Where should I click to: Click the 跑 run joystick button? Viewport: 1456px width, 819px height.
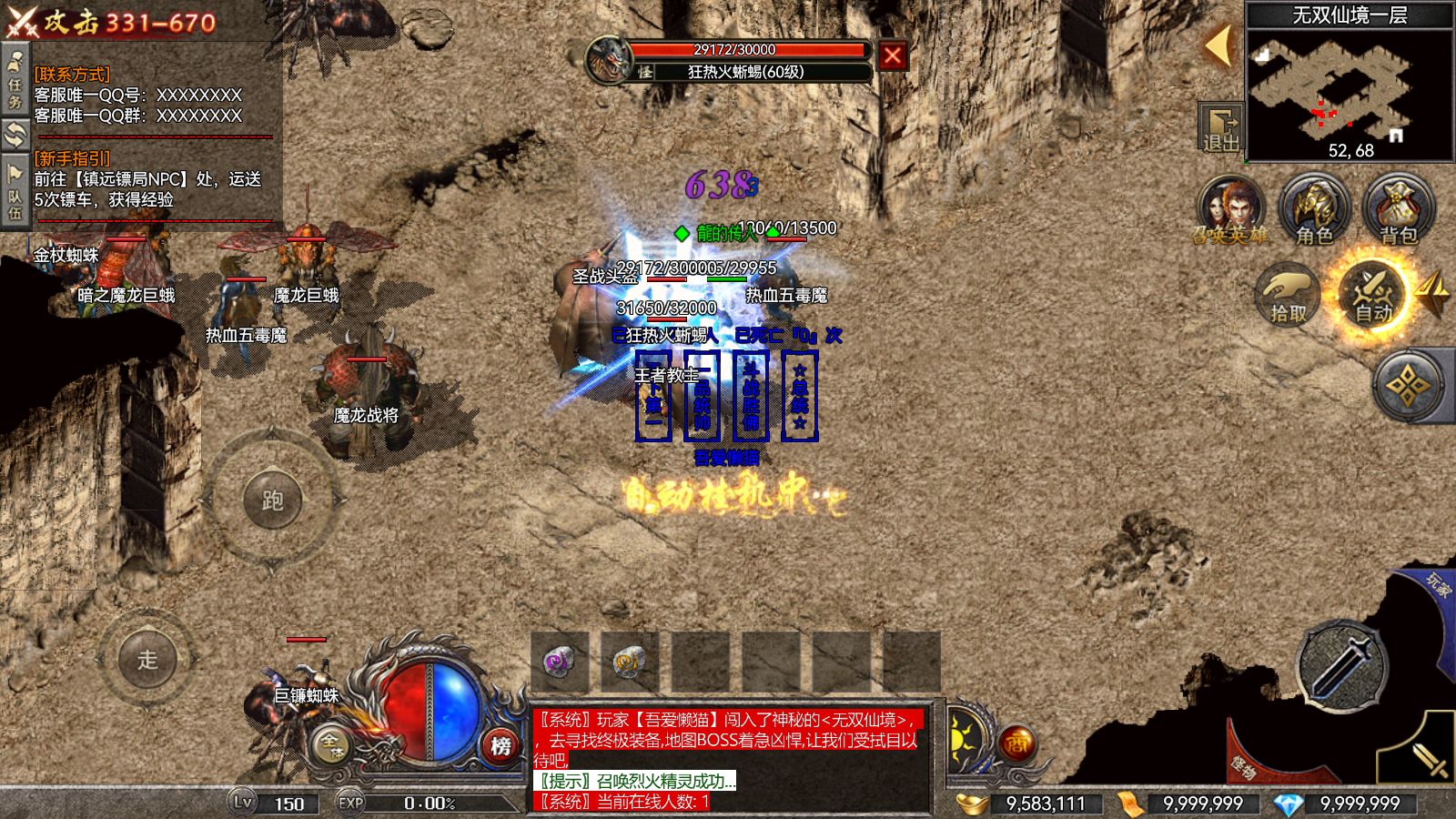point(272,500)
